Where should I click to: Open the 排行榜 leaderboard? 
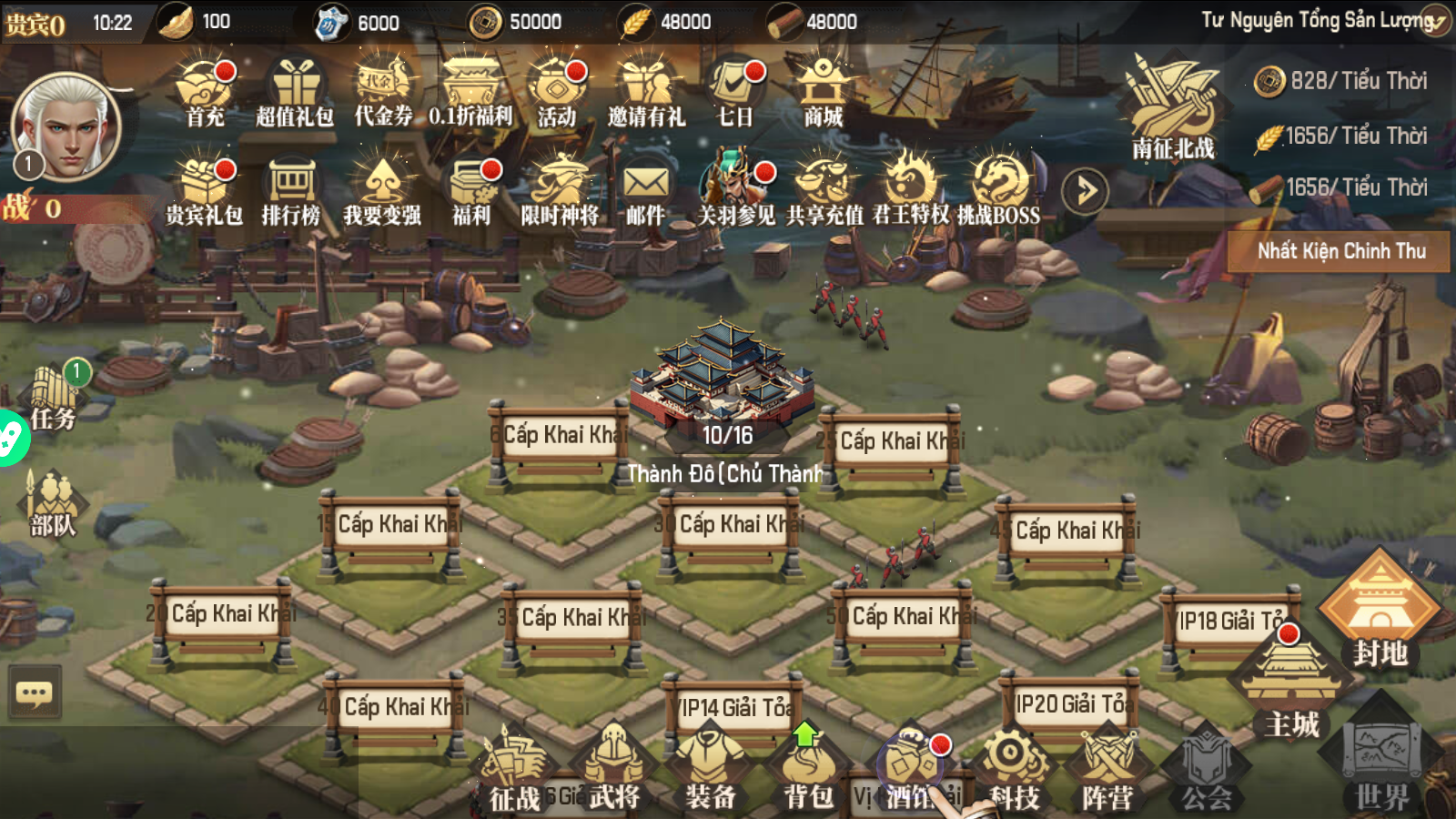click(291, 191)
